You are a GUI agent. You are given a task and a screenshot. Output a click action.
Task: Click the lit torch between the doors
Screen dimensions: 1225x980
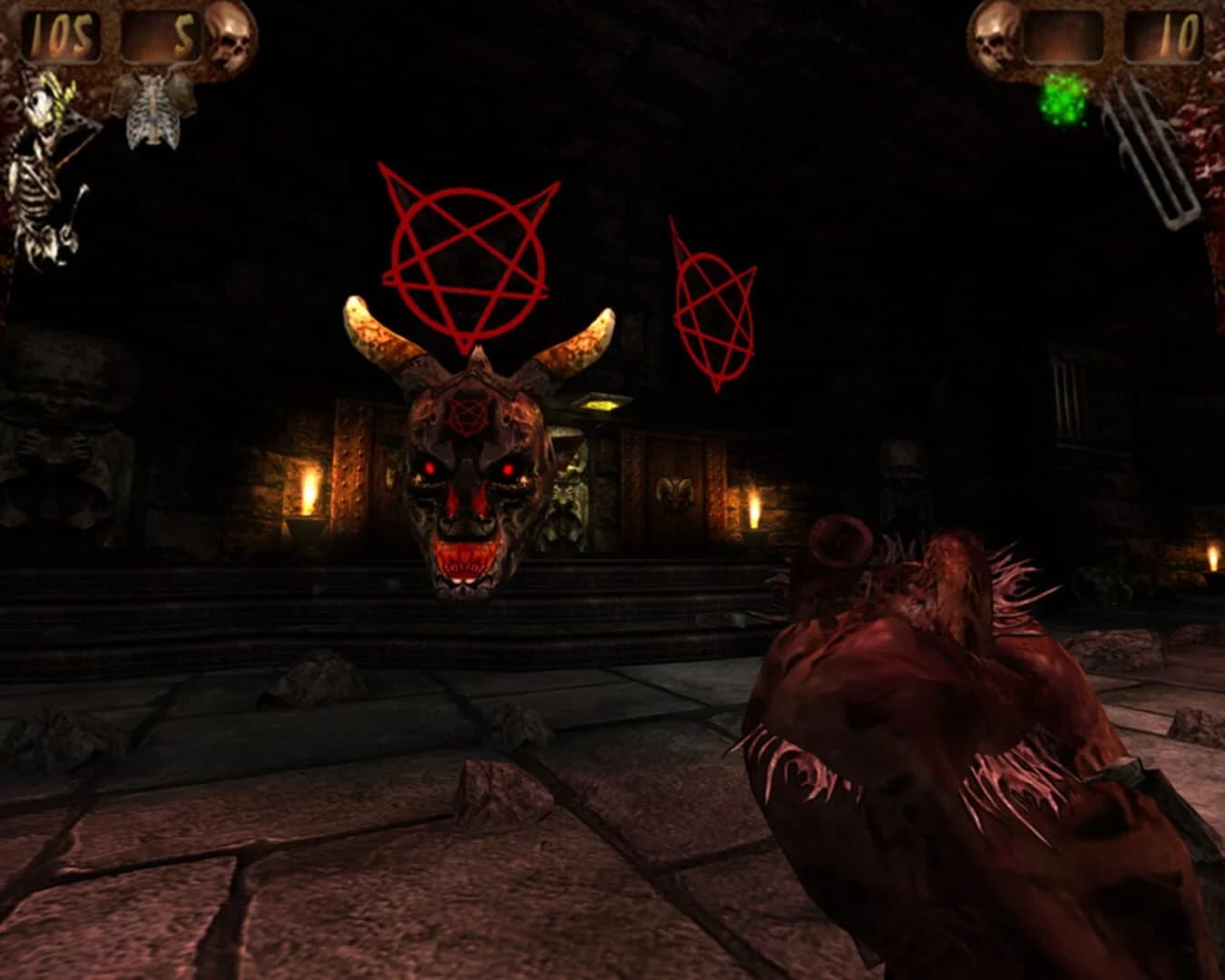click(756, 508)
